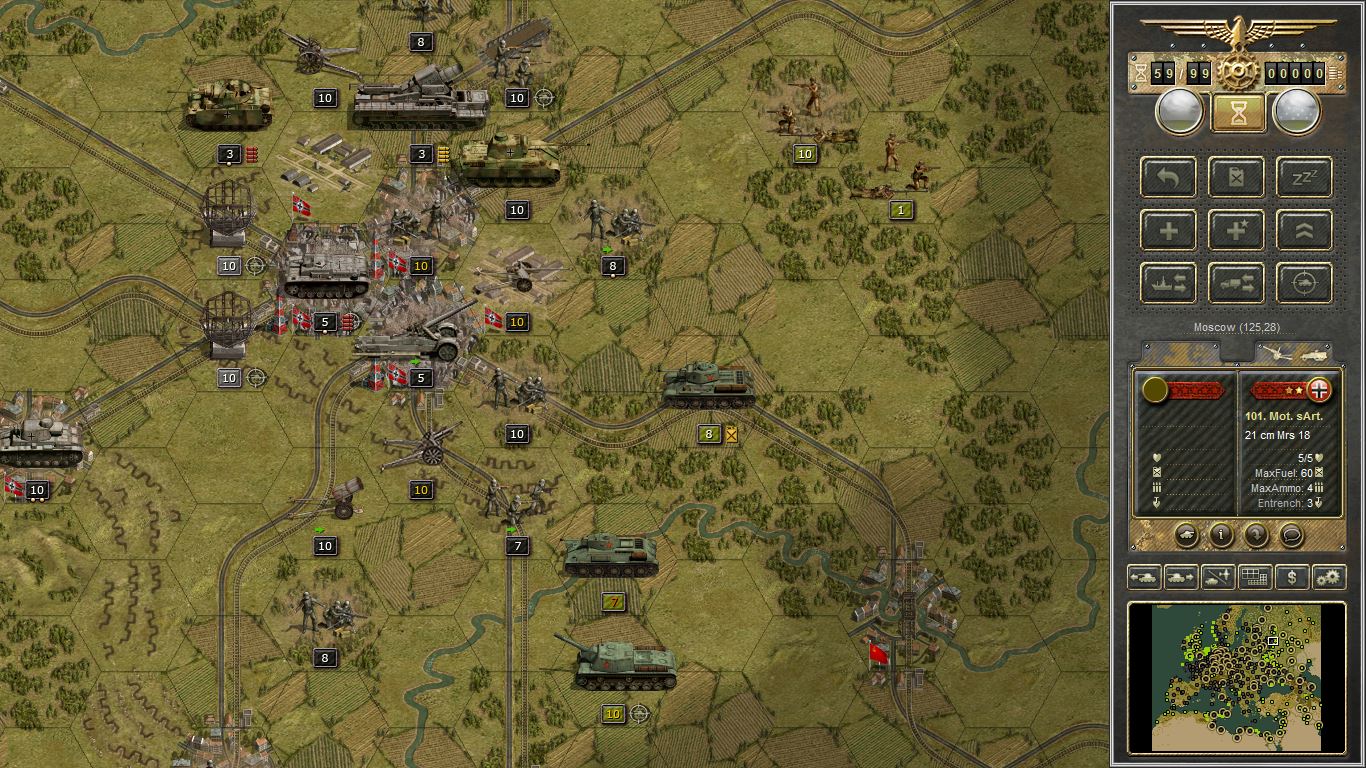1366x768 pixels.
Task: Put the selected unit to sleep (ZZZ)
Action: [1302, 177]
